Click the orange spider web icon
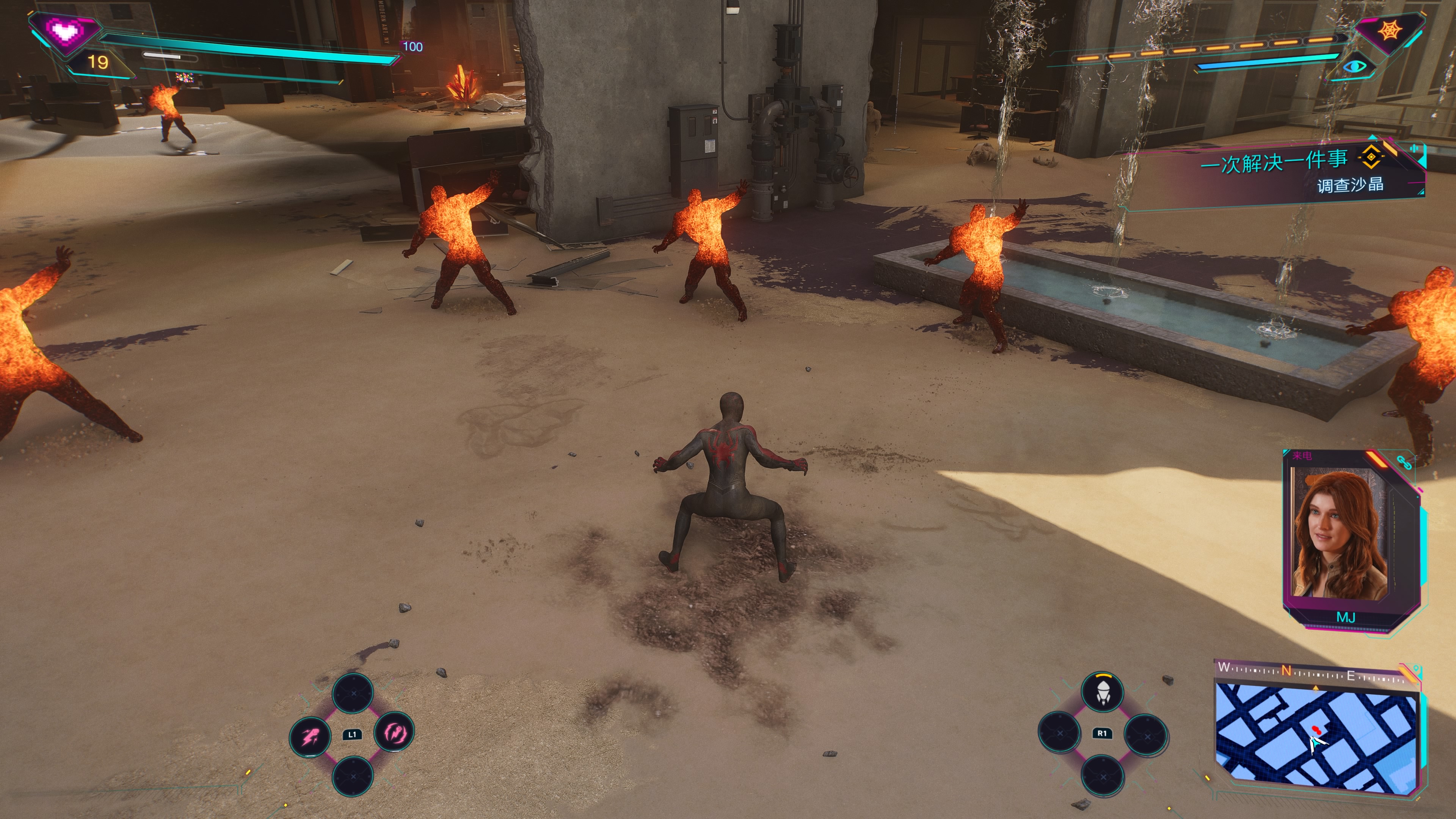Image resolution: width=1456 pixels, height=819 pixels. point(1389,30)
